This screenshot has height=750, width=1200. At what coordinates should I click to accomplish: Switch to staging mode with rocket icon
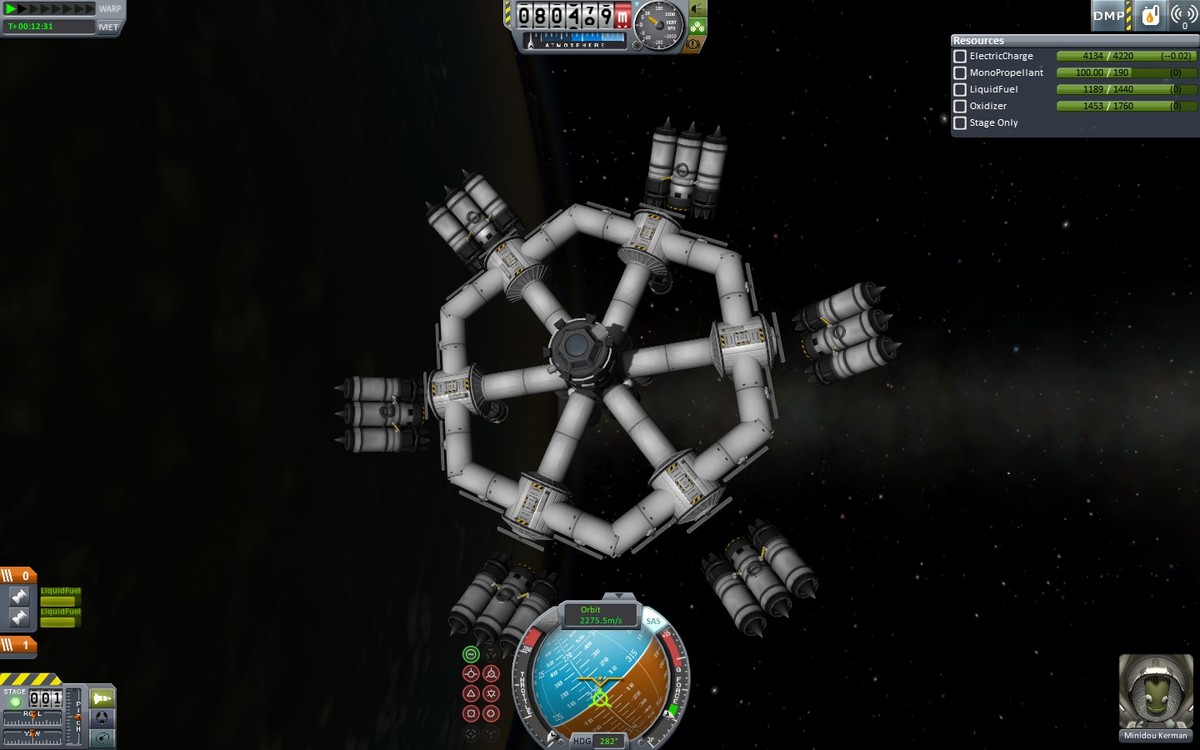[x=102, y=696]
